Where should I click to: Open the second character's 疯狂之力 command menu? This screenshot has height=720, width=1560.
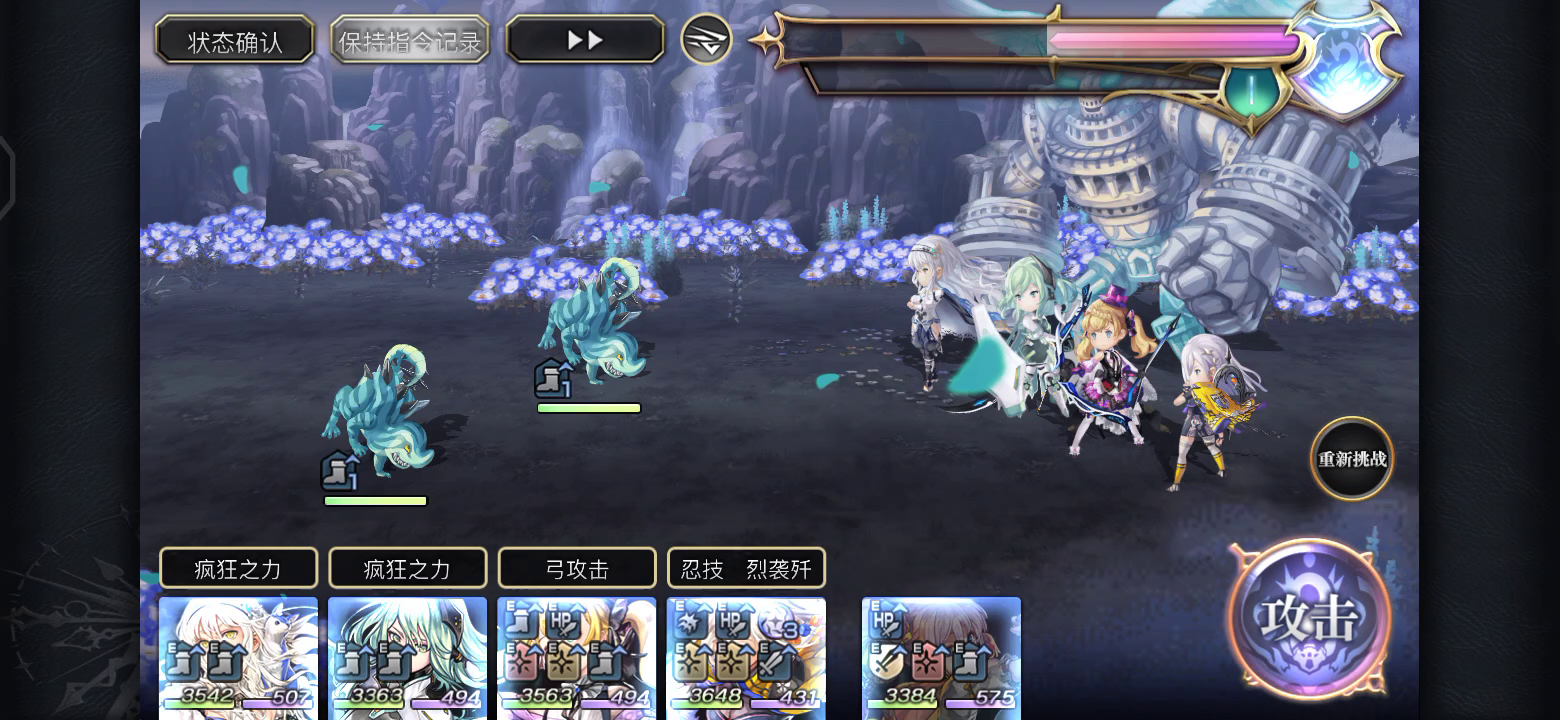tap(407, 567)
